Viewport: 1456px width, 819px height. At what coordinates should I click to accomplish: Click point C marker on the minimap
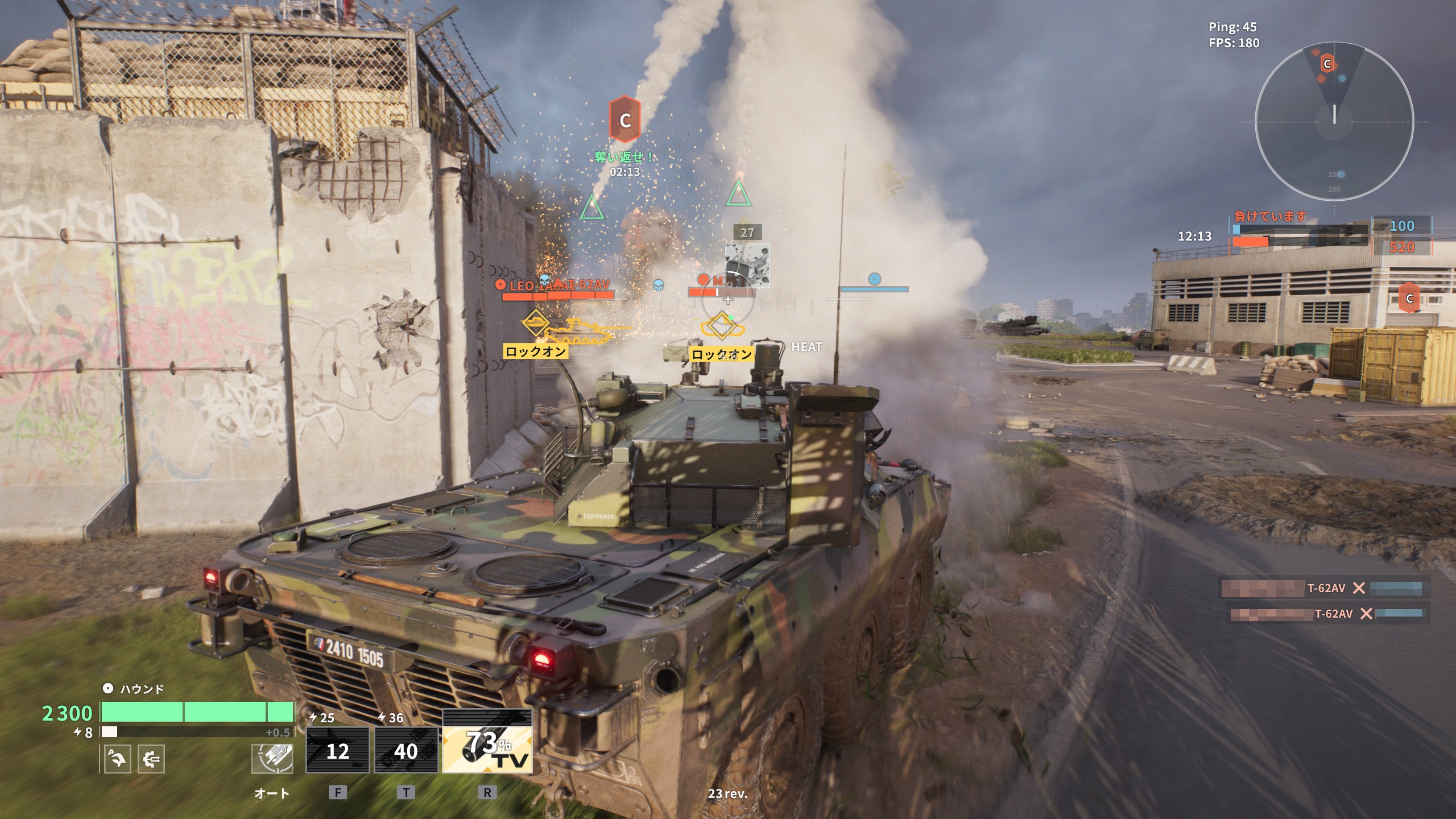pos(1327,64)
